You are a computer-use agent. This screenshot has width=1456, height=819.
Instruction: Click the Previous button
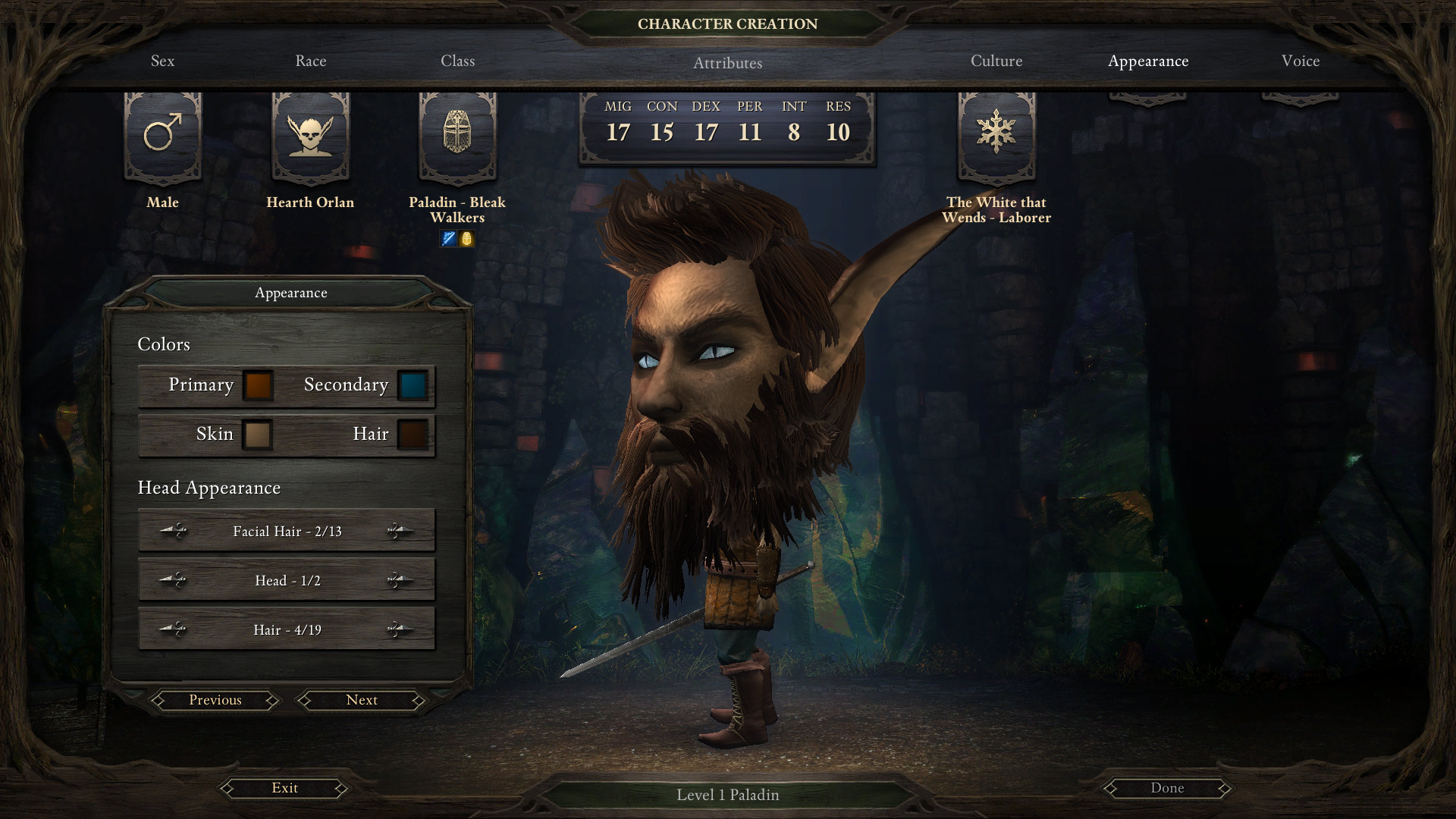[x=214, y=700]
